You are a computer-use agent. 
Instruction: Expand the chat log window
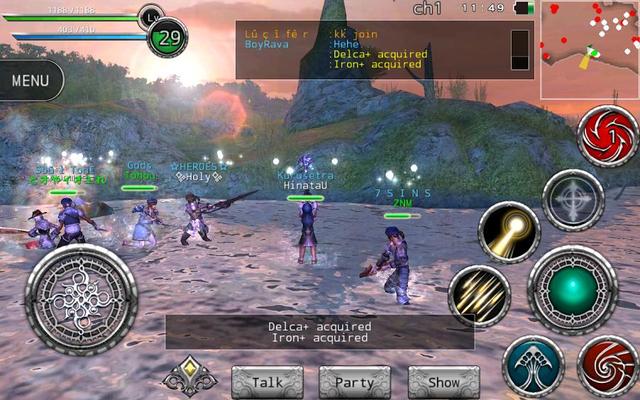(519, 49)
